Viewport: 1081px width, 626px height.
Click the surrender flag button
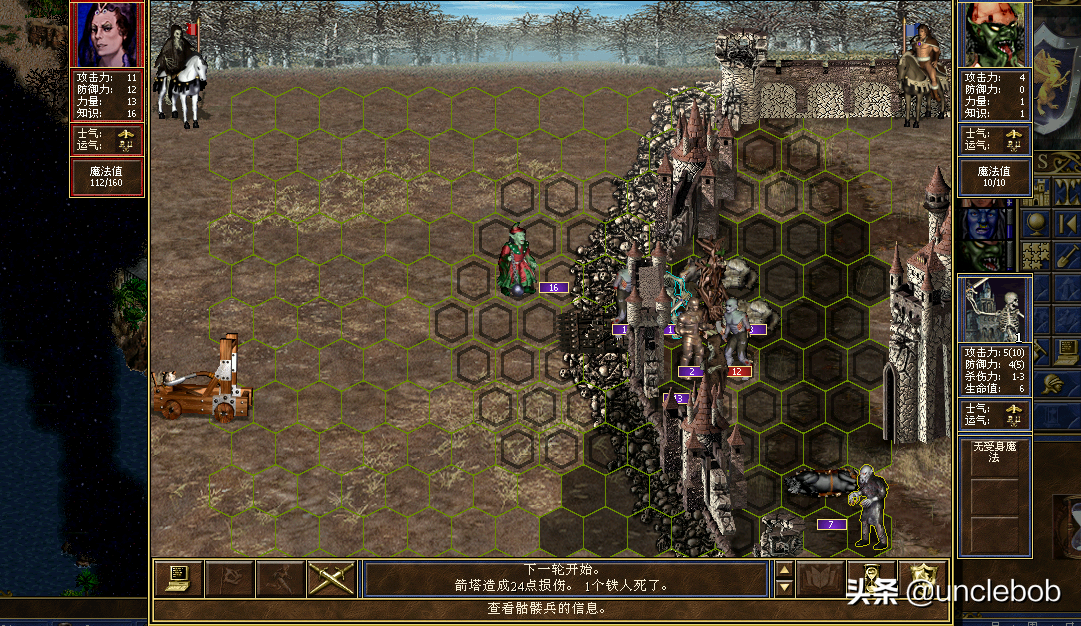(228, 579)
